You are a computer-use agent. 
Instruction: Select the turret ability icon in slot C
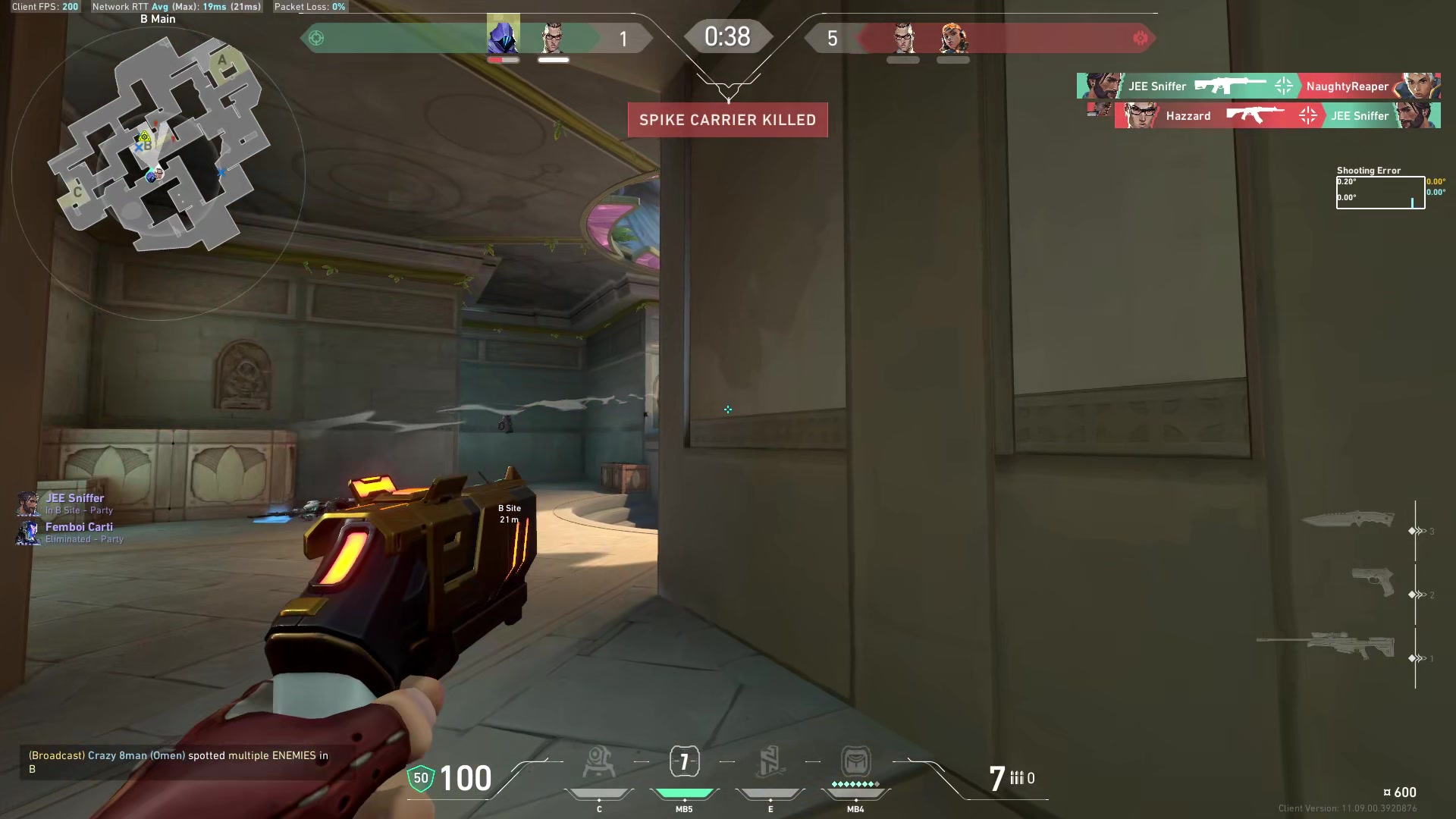599,762
